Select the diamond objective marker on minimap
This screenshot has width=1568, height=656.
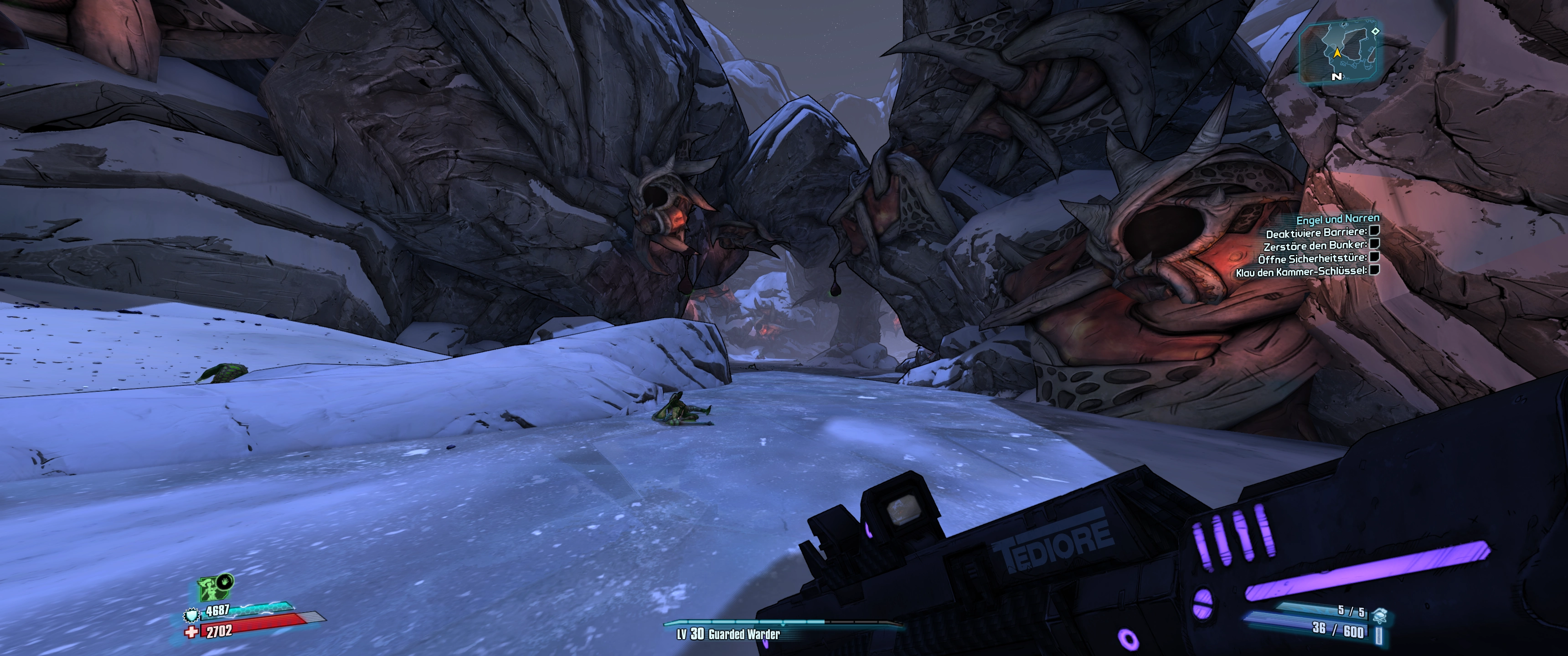[1375, 31]
